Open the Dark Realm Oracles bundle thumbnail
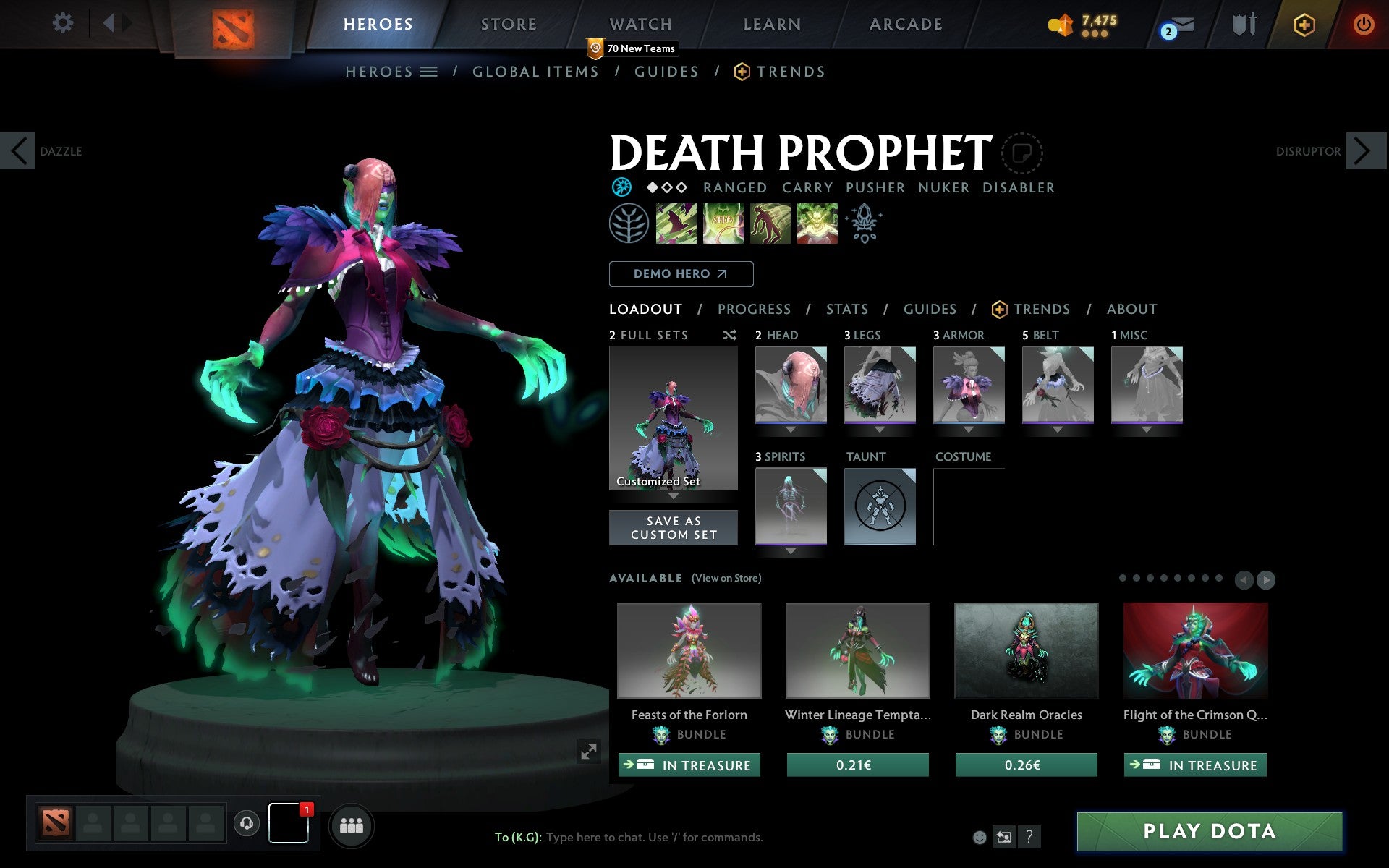The image size is (1389, 868). [1026, 650]
